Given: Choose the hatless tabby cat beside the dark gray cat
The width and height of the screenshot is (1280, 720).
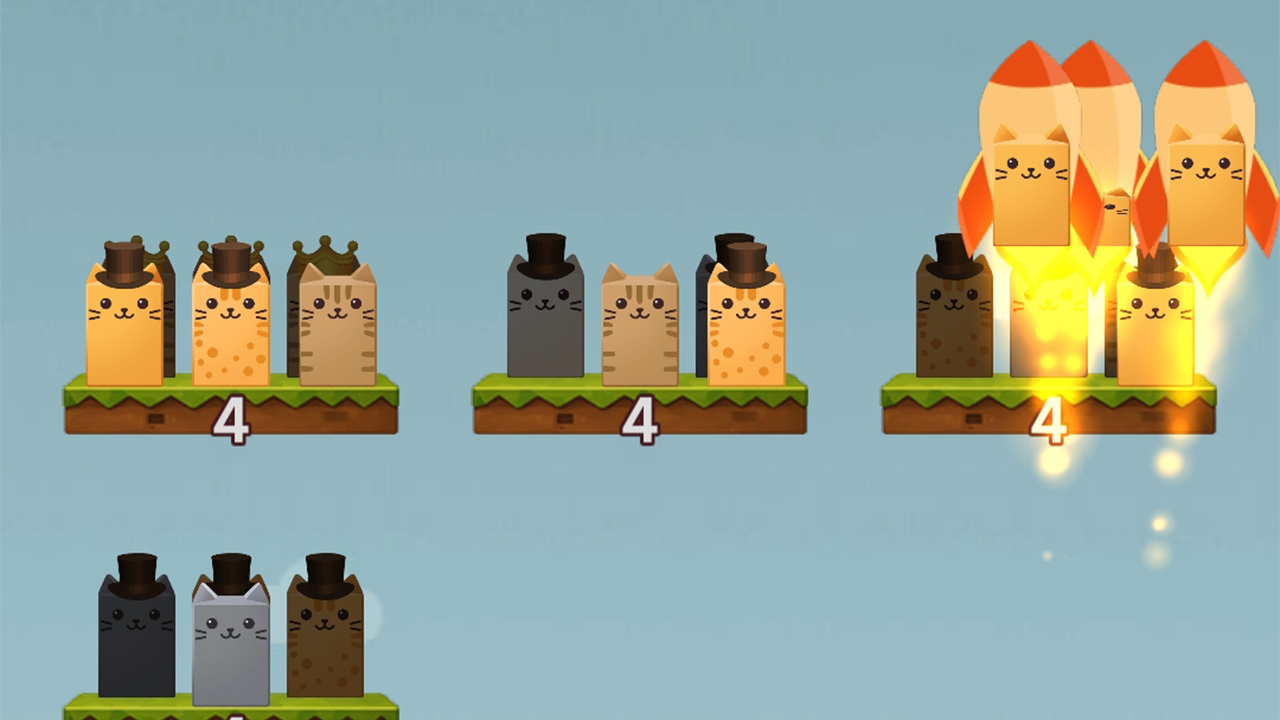Looking at the screenshot, I should point(640,328).
